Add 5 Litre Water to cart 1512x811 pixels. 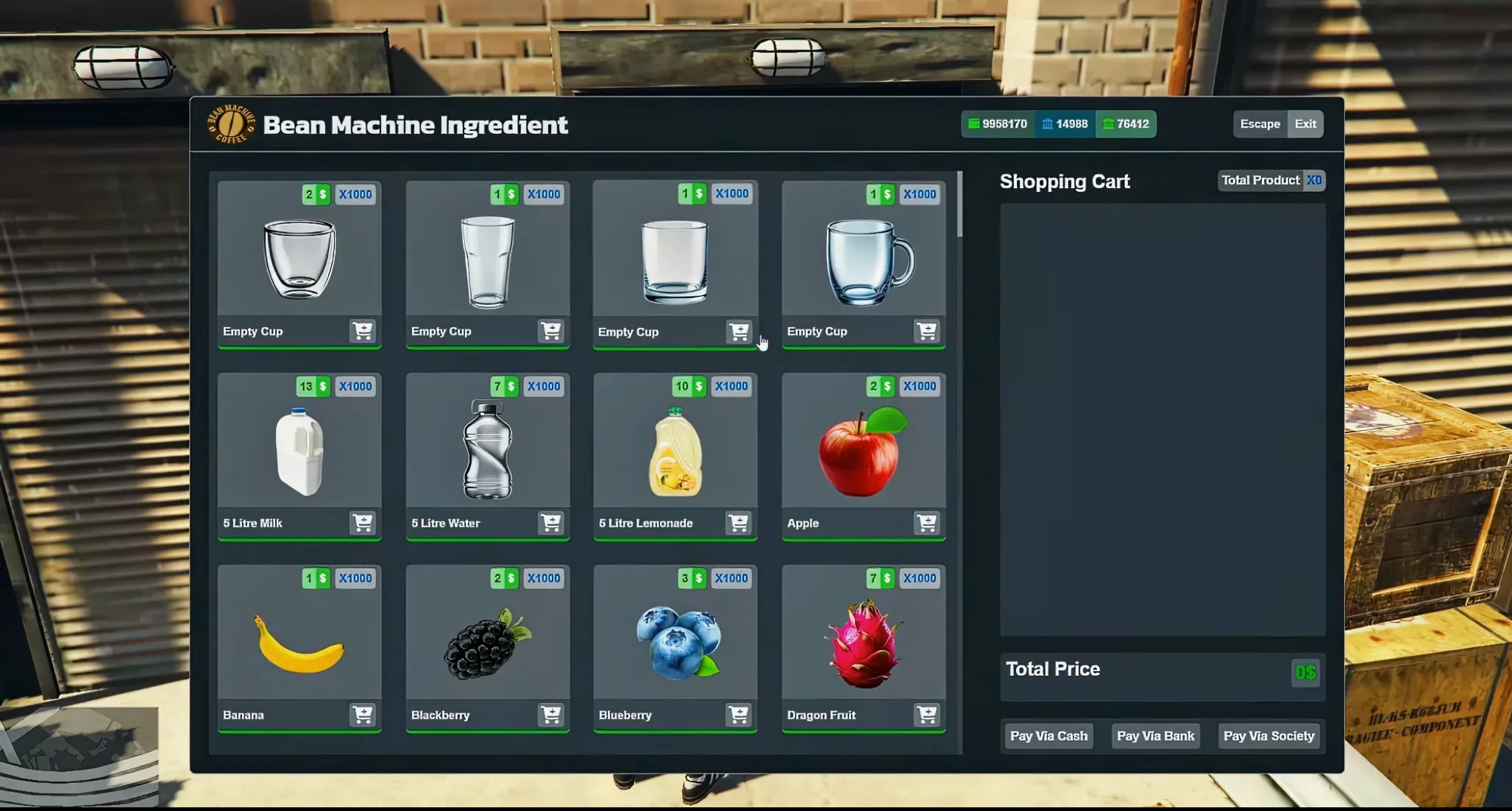coord(551,523)
